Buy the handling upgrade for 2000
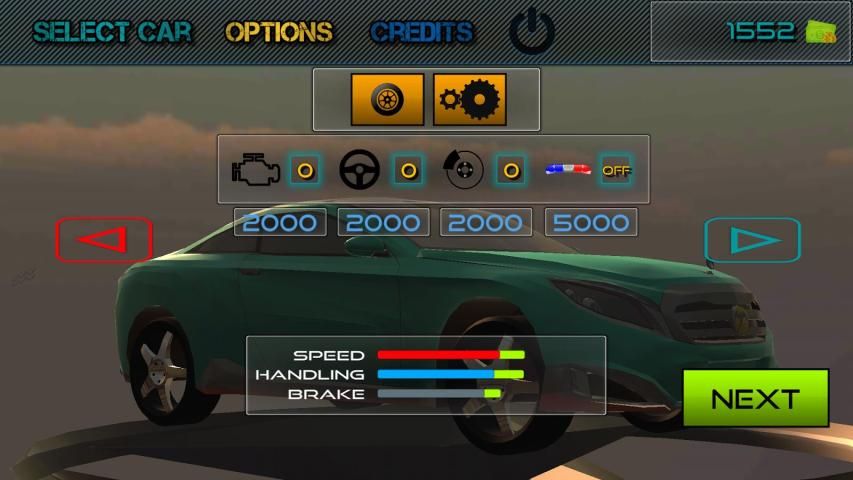Viewport: 853px width, 480px height. pyautogui.click(x=384, y=222)
